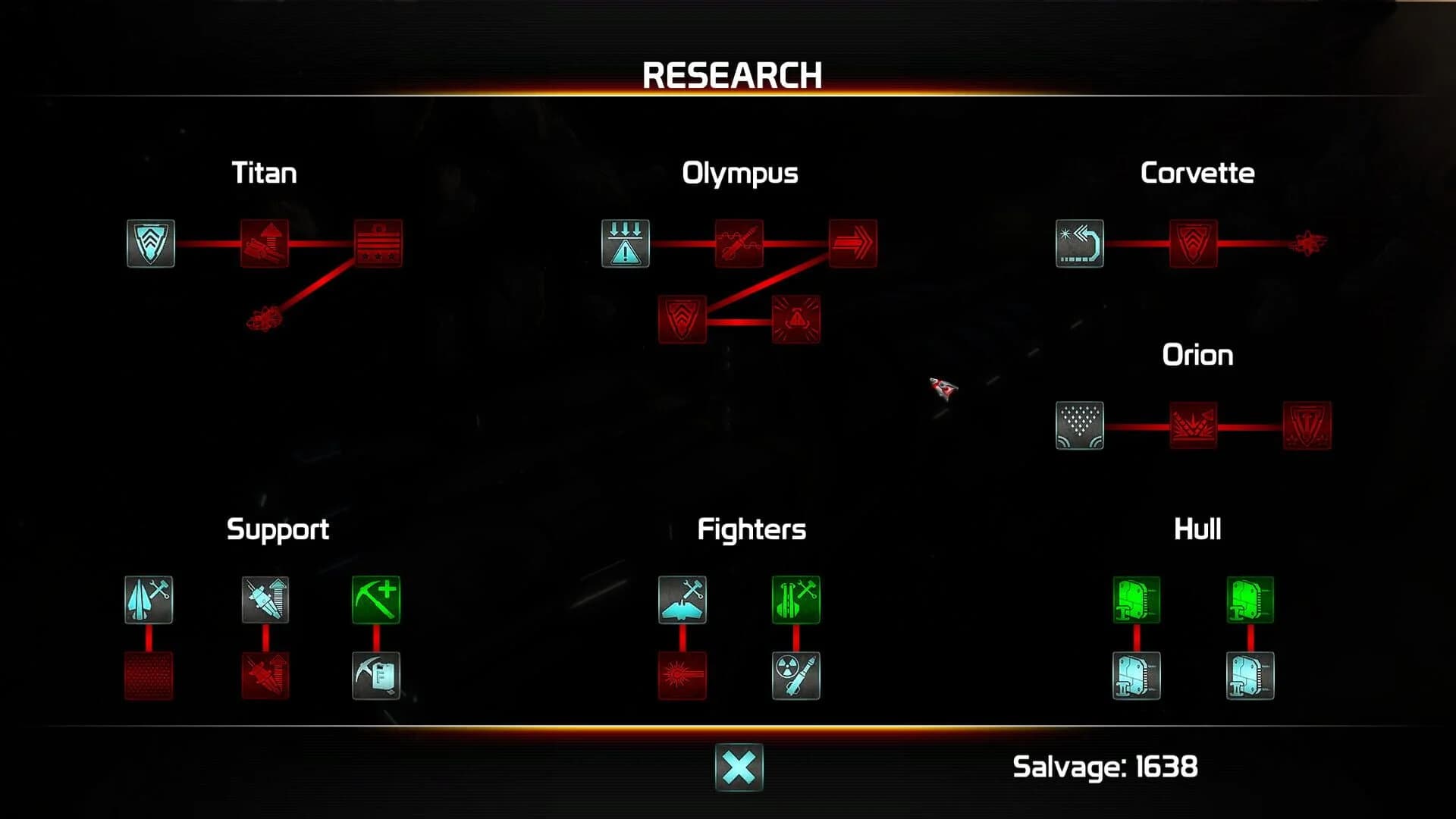
Task: Select the Titan shield research icon
Action: (149, 244)
